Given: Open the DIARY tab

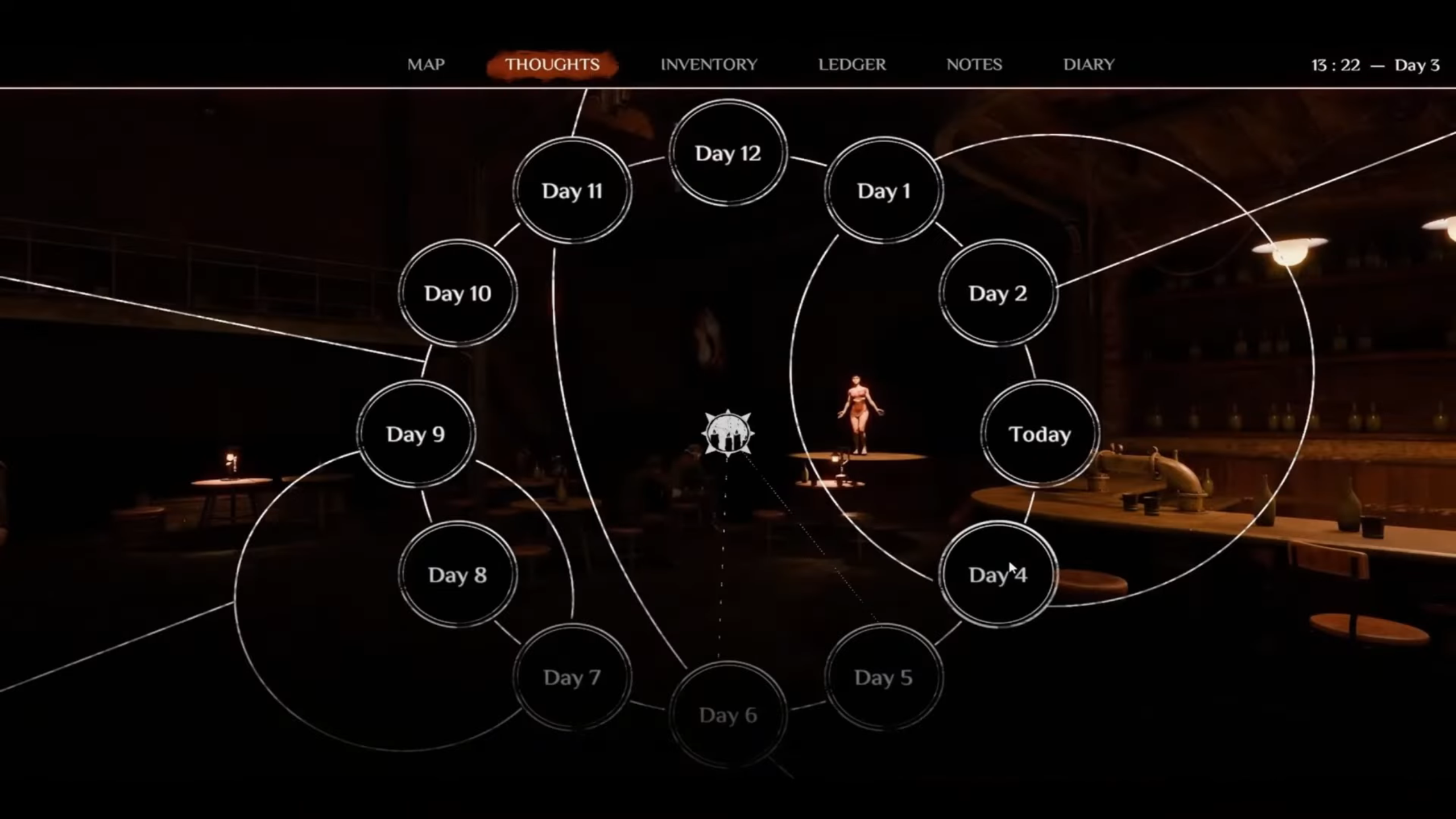Looking at the screenshot, I should click(1089, 64).
